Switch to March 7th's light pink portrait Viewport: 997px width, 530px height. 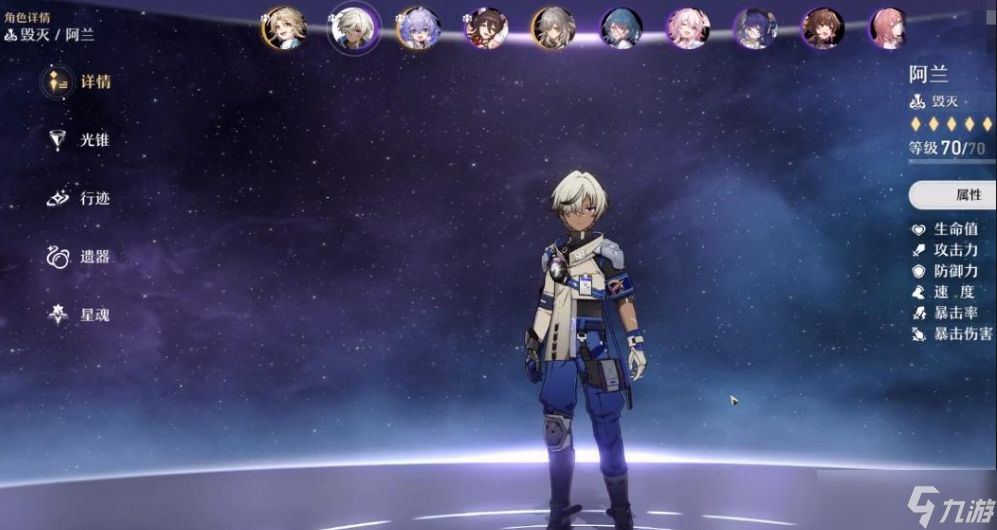(688, 28)
